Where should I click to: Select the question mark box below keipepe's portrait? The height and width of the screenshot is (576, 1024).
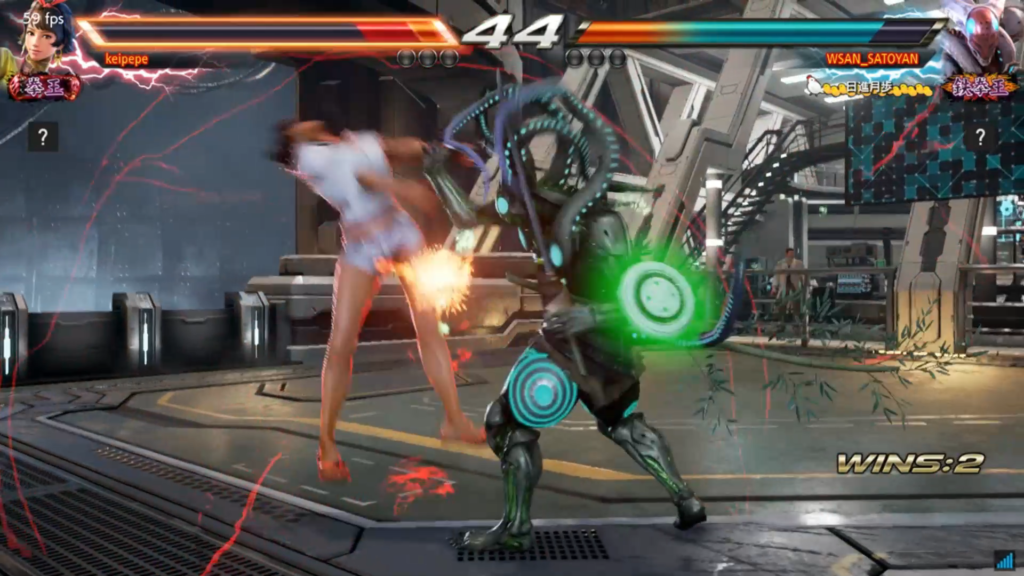[x=42, y=137]
